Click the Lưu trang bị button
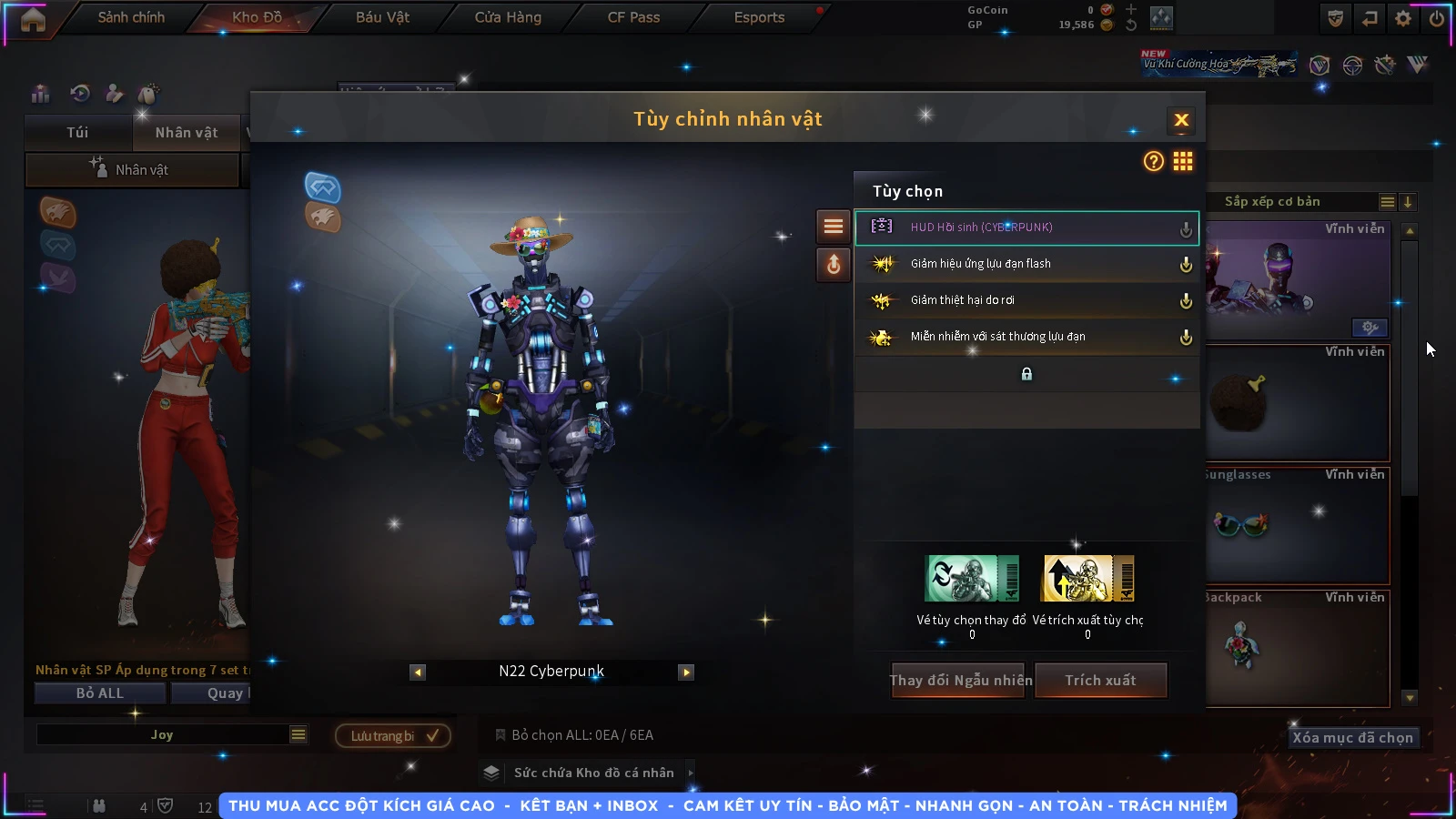The width and height of the screenshot is (1456, 819). point(393,735)
